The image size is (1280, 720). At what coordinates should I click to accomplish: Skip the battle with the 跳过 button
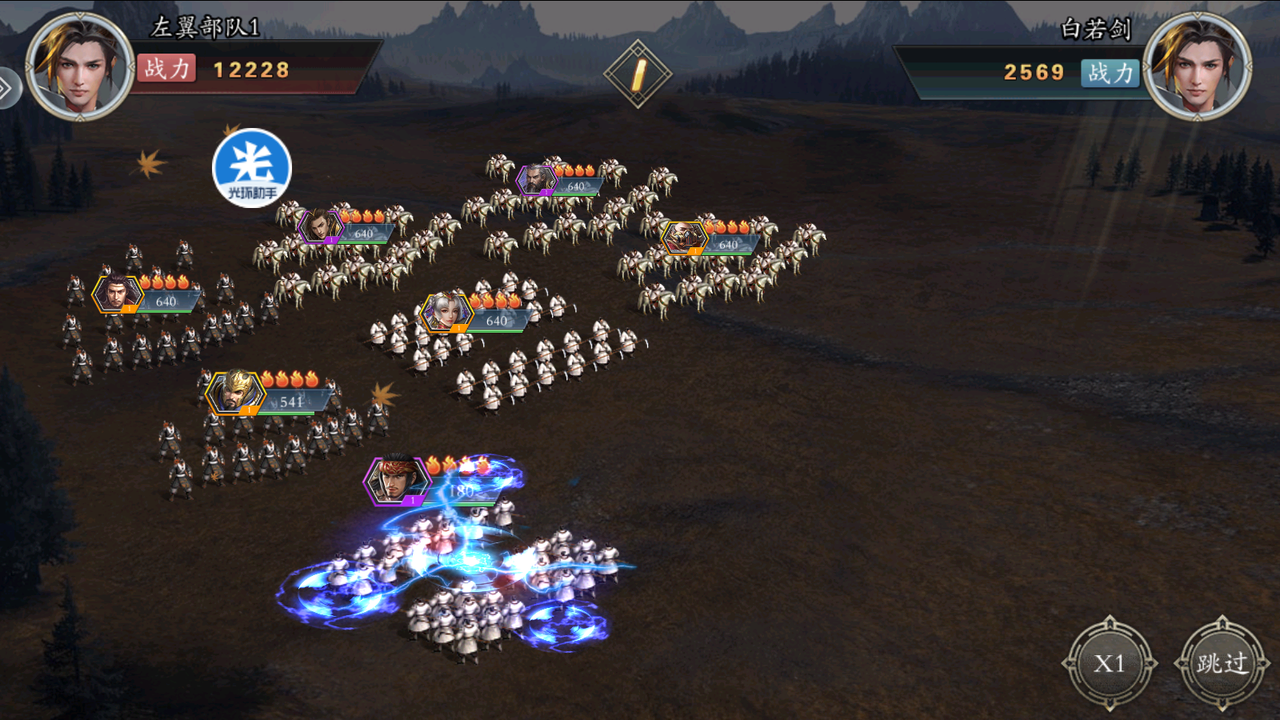click(x=1222, y=664)
